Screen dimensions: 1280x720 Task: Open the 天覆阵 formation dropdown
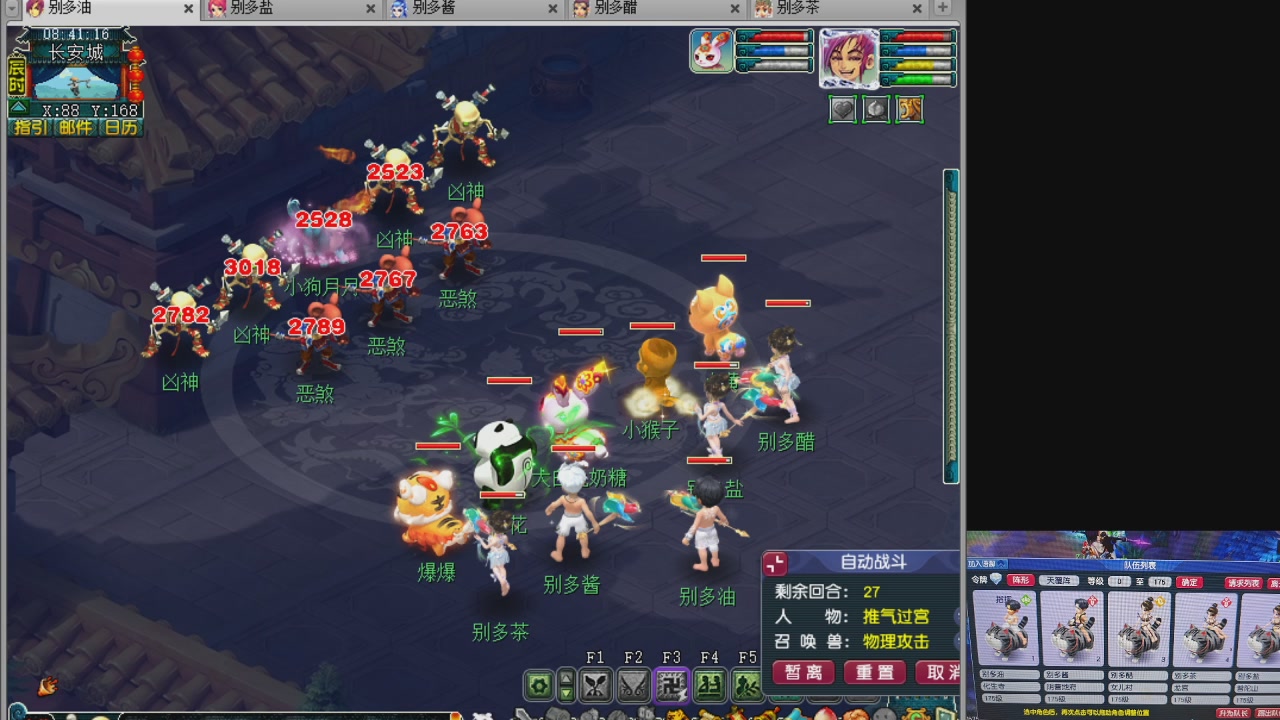[1060, 581]
